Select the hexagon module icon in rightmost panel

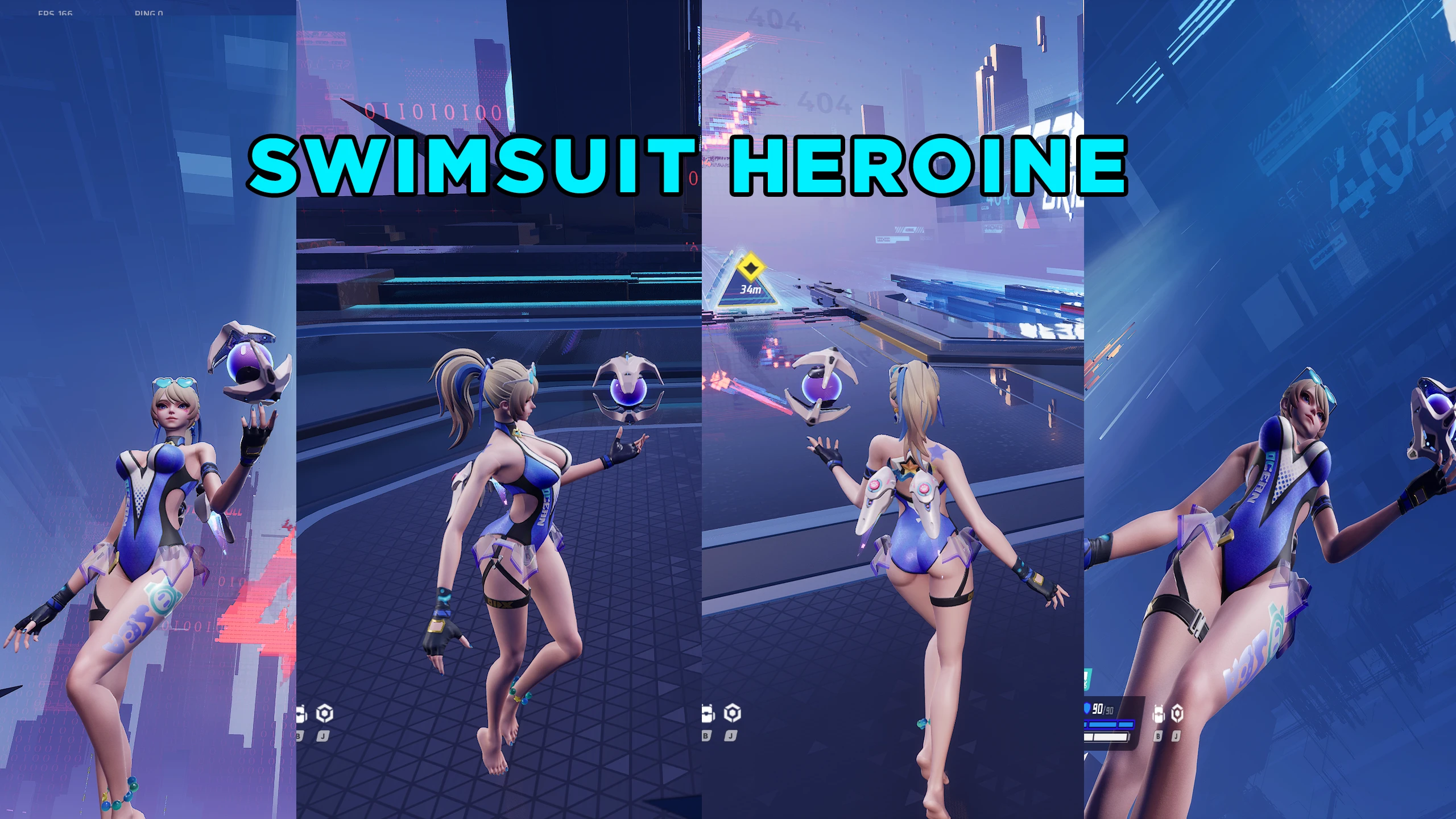coord(1177,713)
